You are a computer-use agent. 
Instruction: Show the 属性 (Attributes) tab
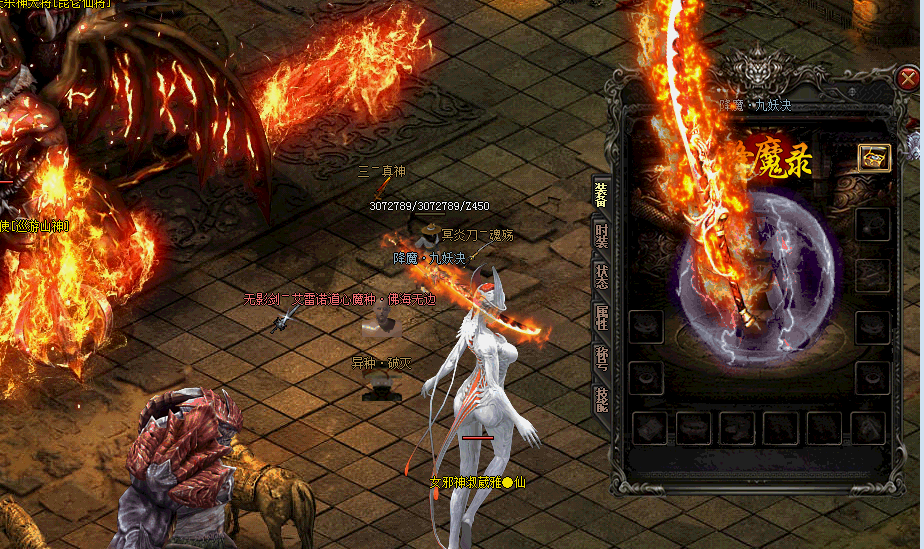601,318
